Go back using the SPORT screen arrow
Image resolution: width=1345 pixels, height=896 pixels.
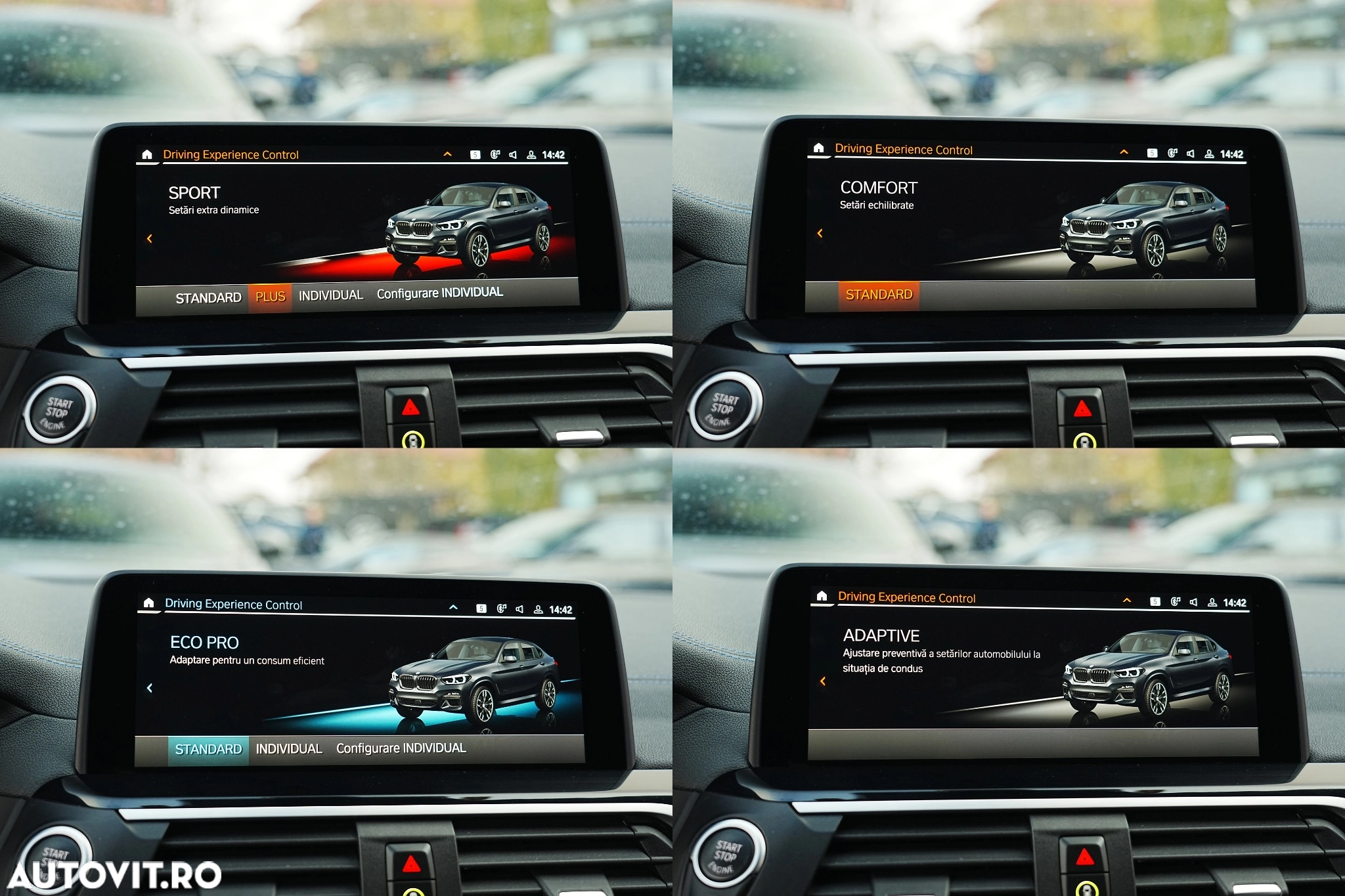coord(150,238)
